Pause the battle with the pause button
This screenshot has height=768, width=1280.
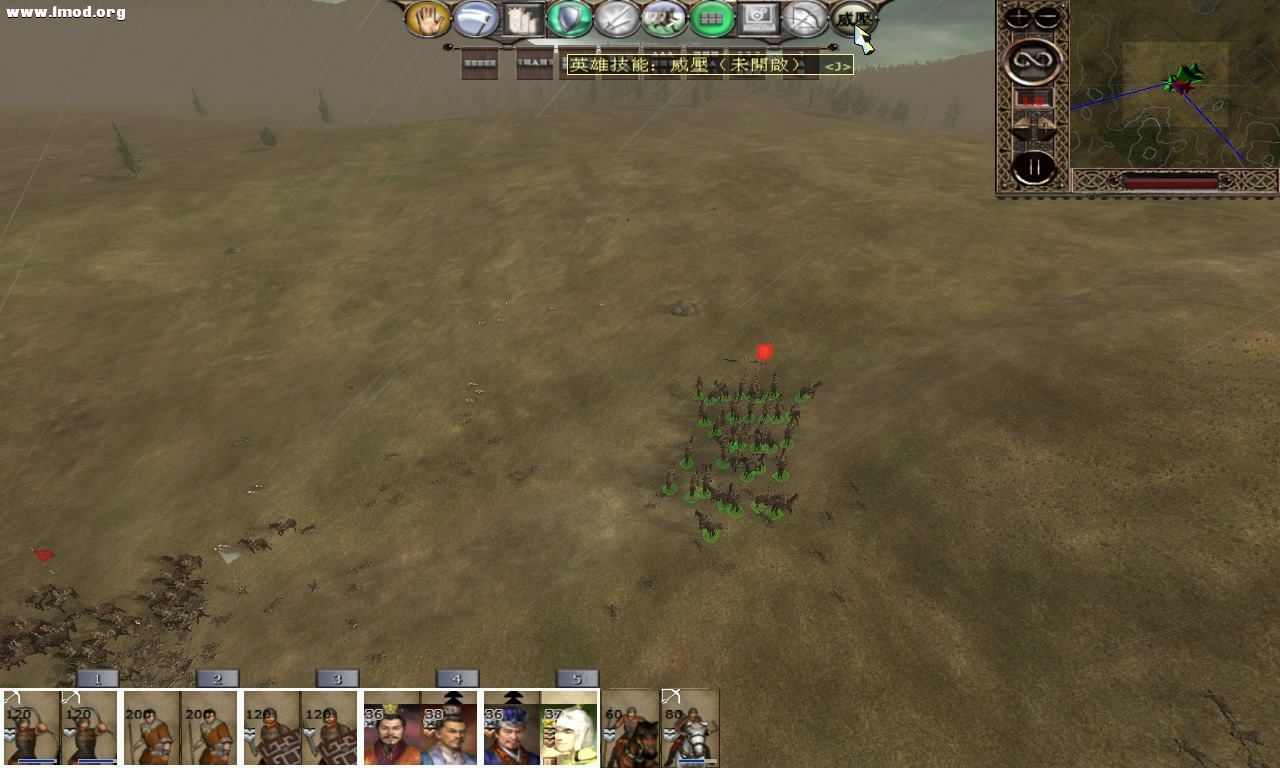tap(1033, 167)
